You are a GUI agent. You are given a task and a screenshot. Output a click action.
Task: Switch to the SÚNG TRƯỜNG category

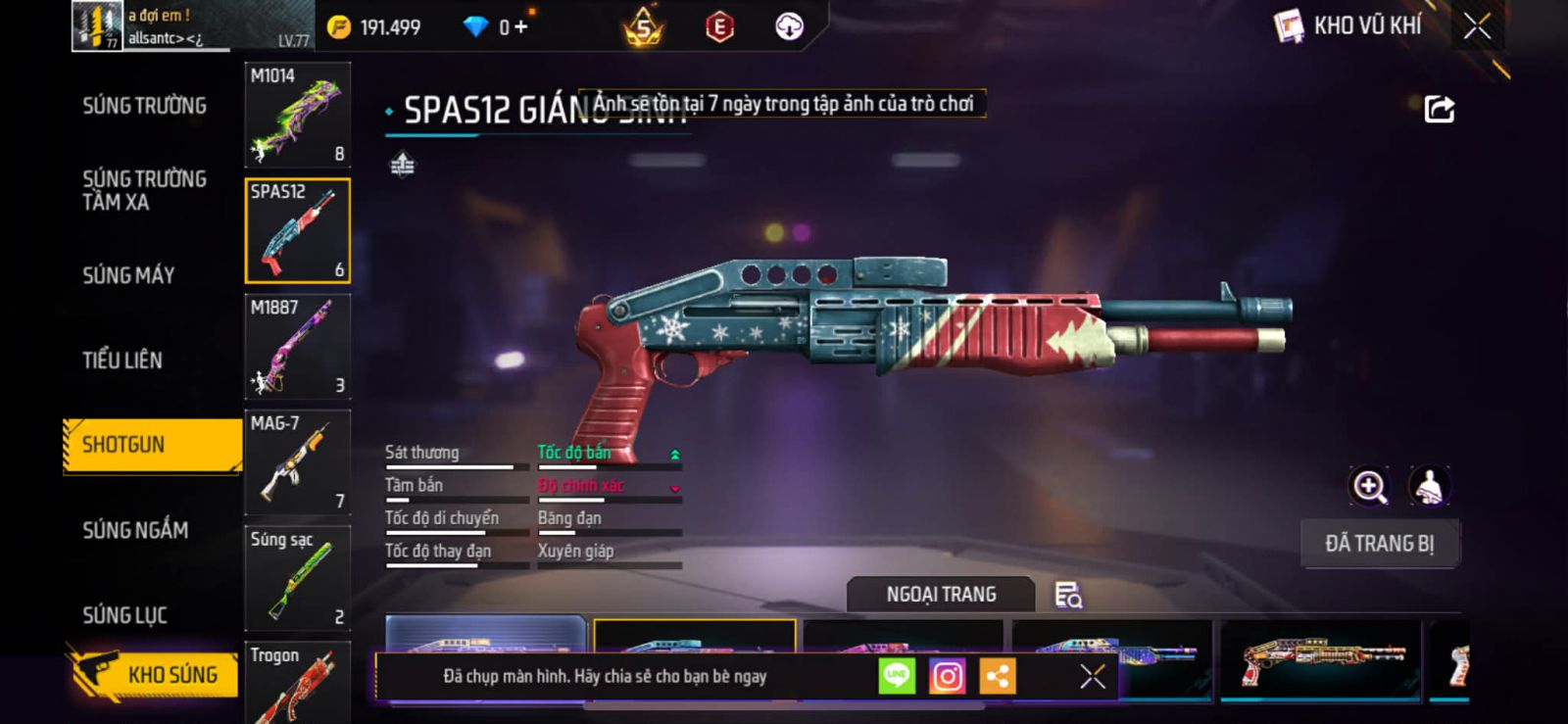pos(144,106)
